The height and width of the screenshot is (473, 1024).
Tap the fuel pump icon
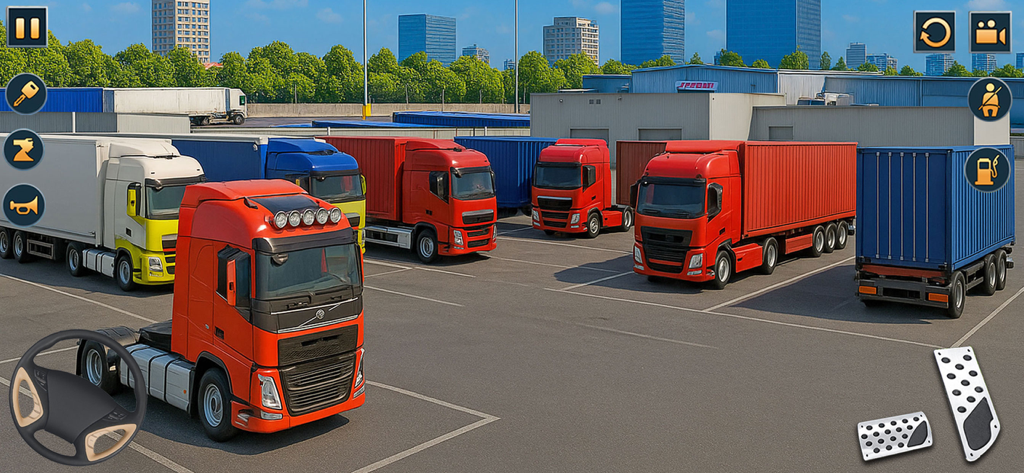click(x=987, y=169)
